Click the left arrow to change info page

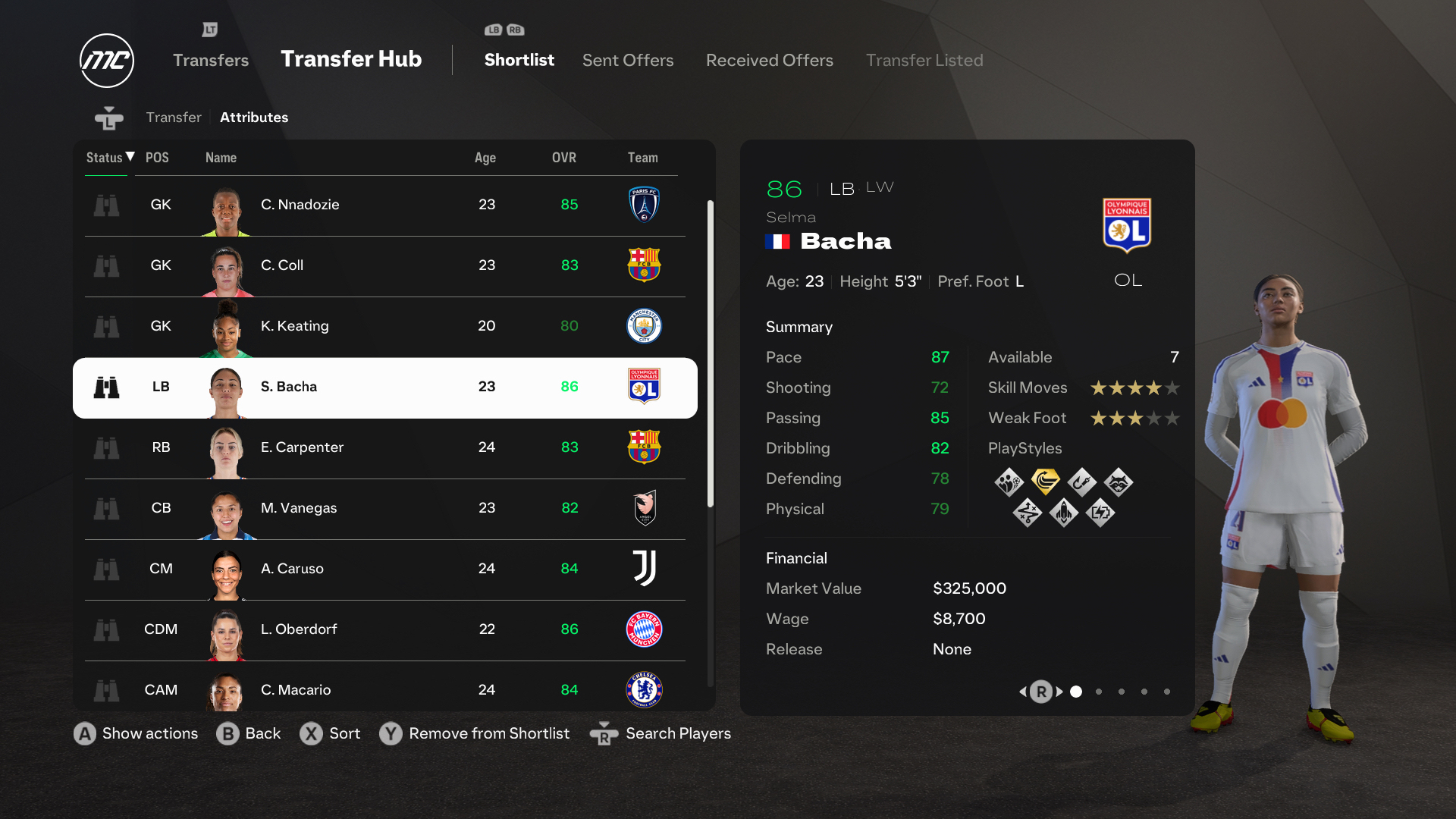(1023, 692)
